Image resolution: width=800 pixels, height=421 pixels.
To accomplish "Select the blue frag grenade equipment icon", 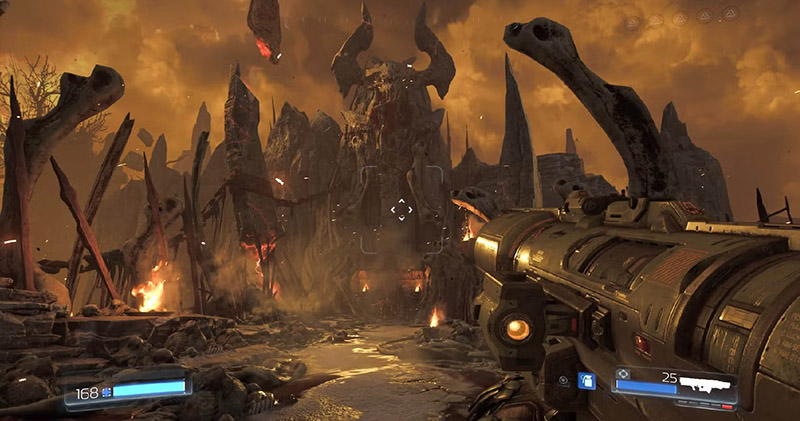I will point(587,381).
